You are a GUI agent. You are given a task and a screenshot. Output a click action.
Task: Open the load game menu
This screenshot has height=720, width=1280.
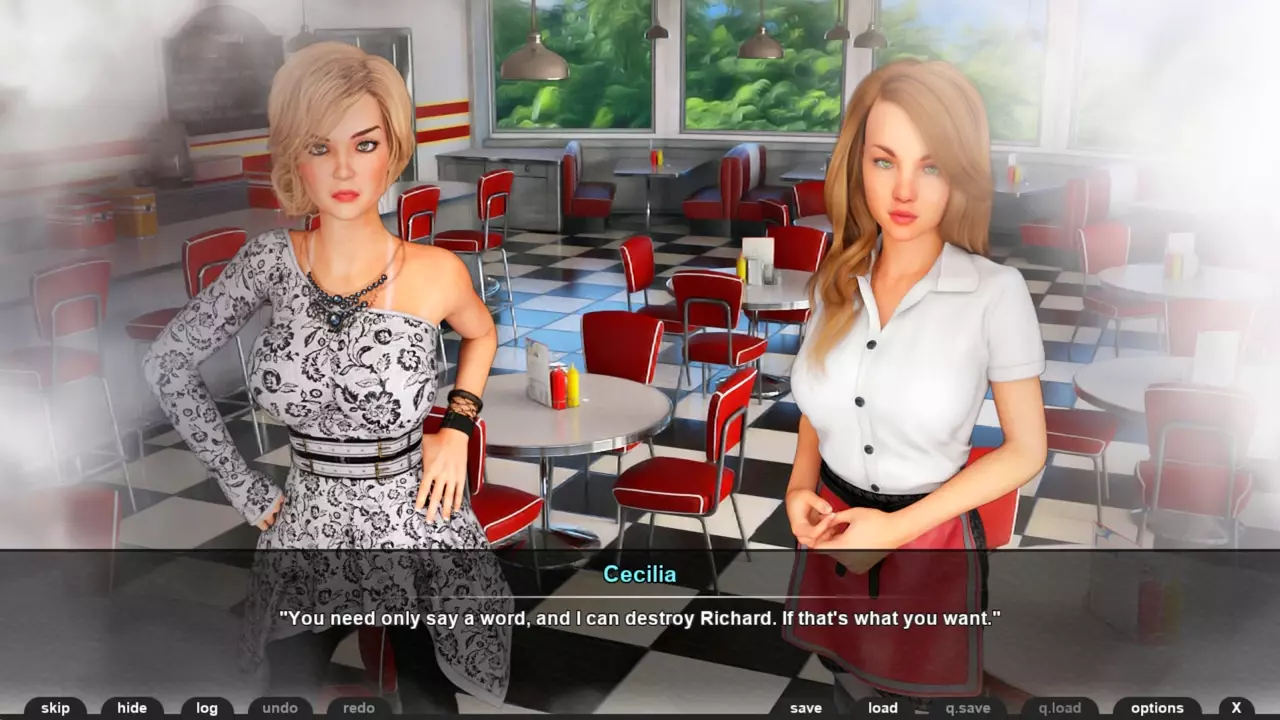pyautogui.click(x=882, y=708)
